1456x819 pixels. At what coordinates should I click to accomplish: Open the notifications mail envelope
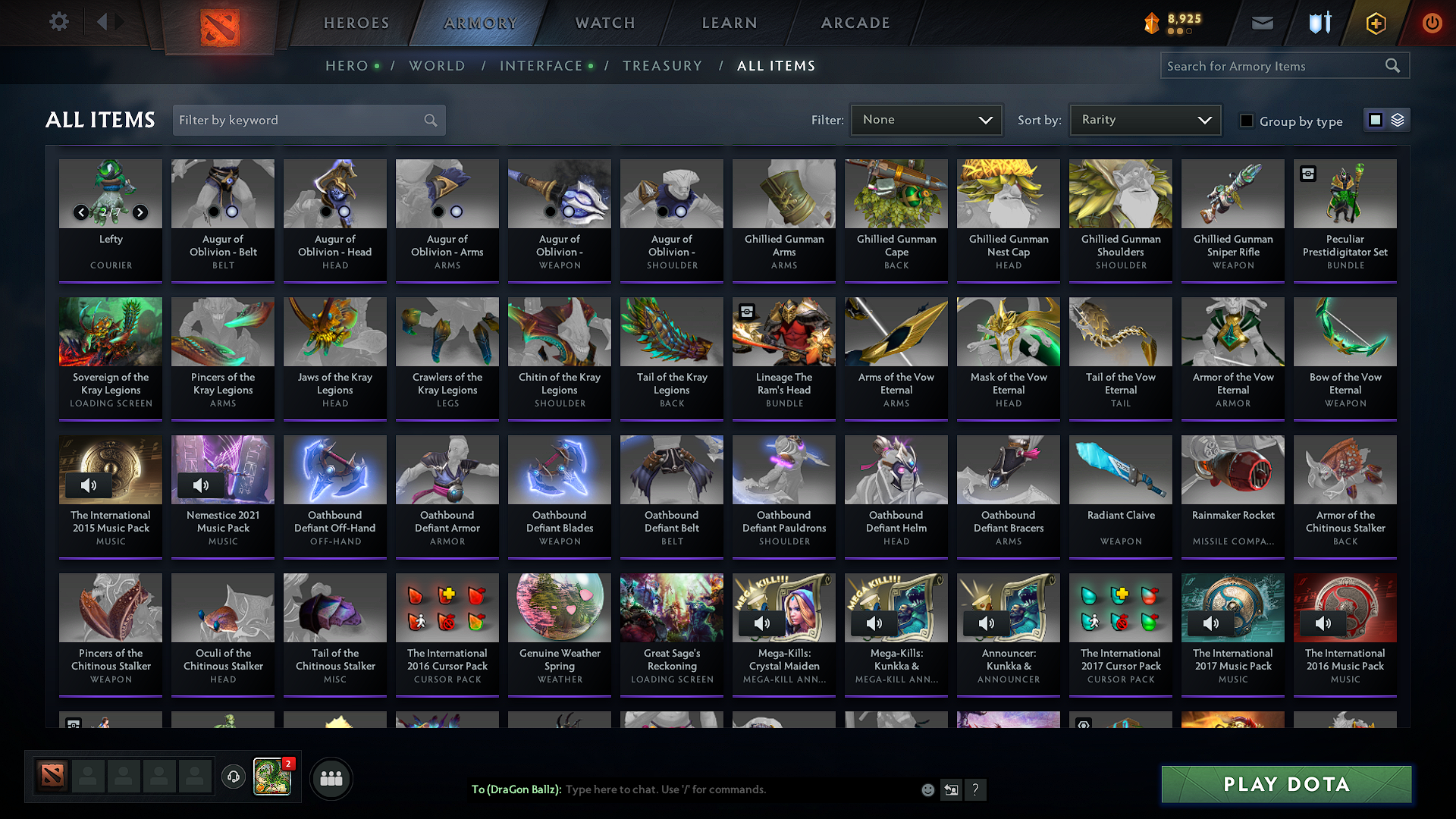(x=1262, y=23)
